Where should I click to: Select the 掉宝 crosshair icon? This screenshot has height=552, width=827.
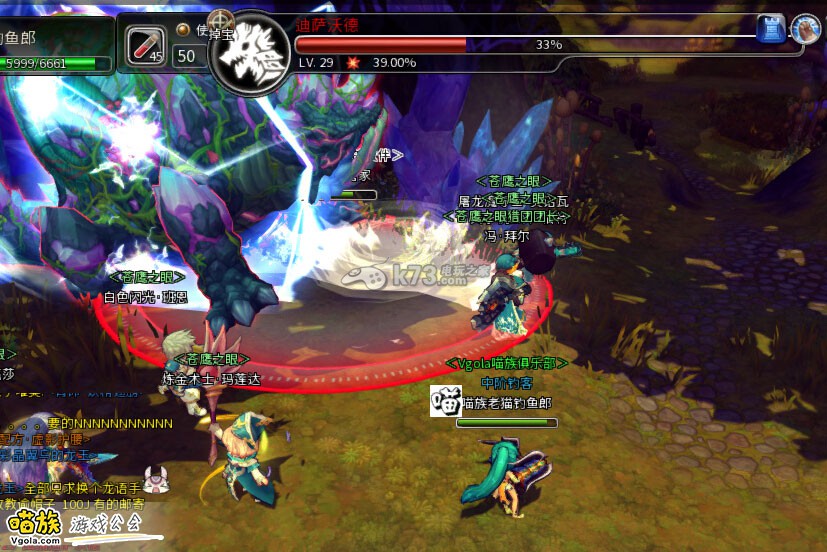[220, 21]
